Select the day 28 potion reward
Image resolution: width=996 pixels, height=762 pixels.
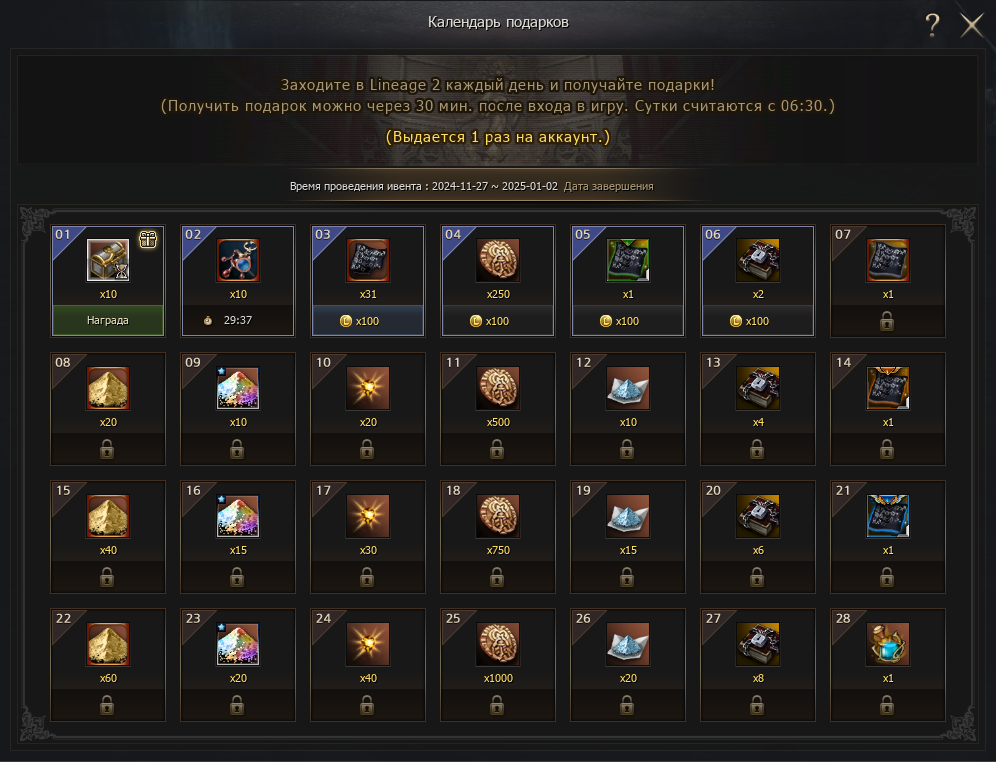(x=887, y=644)
